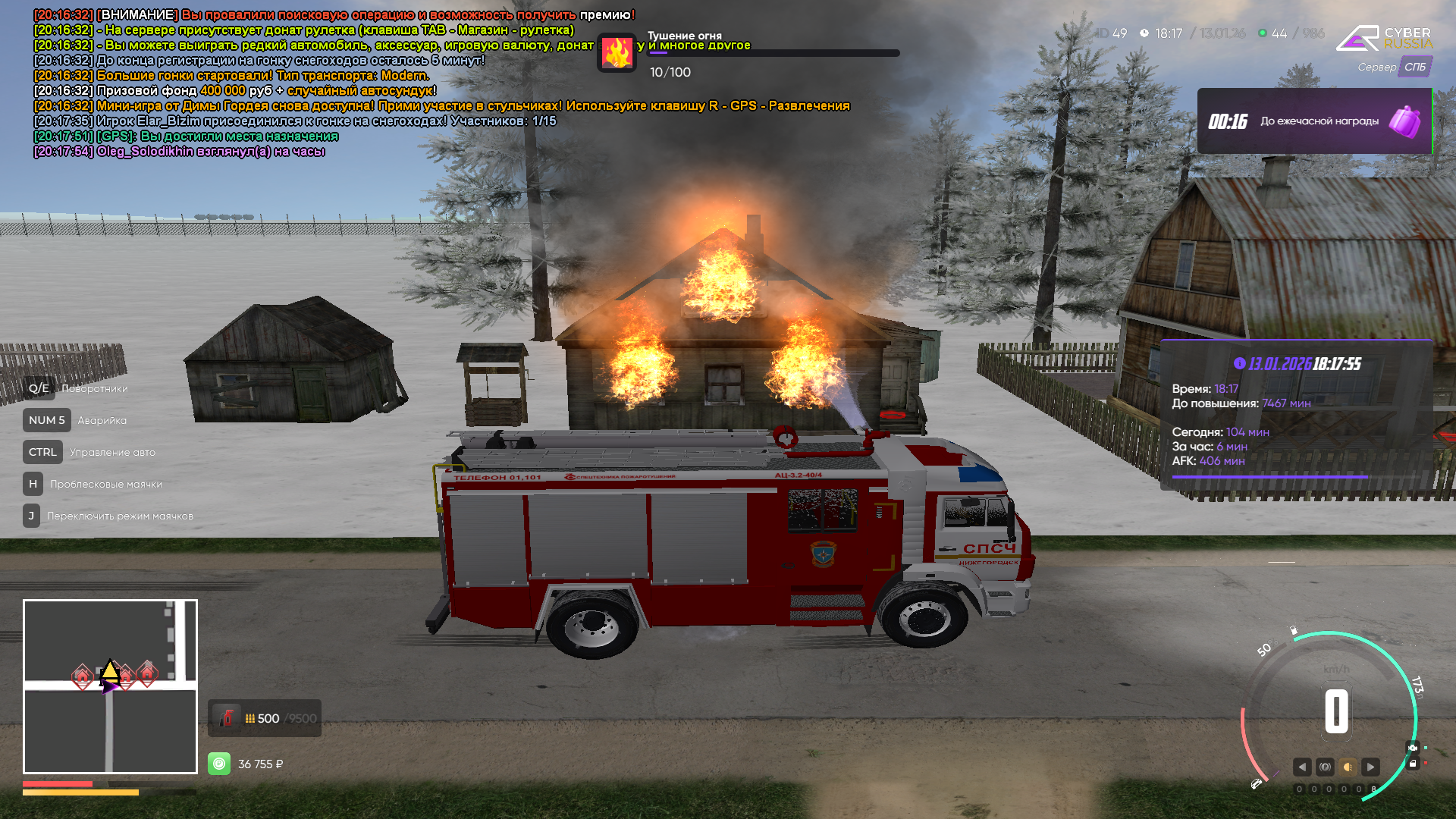Claim the hourly reward gift icon
This screenshot has height=819, width=1456.
1404,121
